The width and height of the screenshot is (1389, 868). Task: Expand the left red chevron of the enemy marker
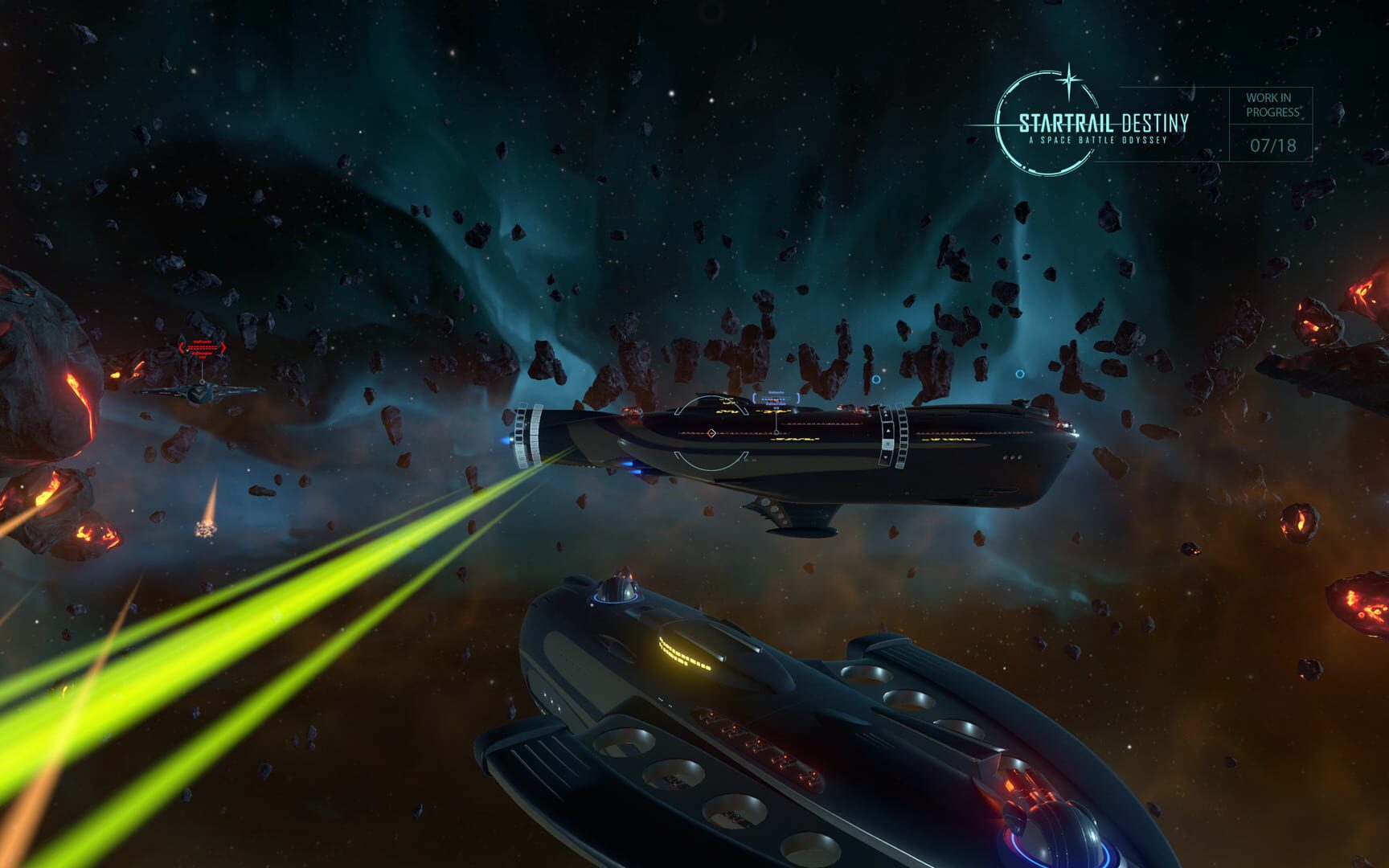point(182,347)
